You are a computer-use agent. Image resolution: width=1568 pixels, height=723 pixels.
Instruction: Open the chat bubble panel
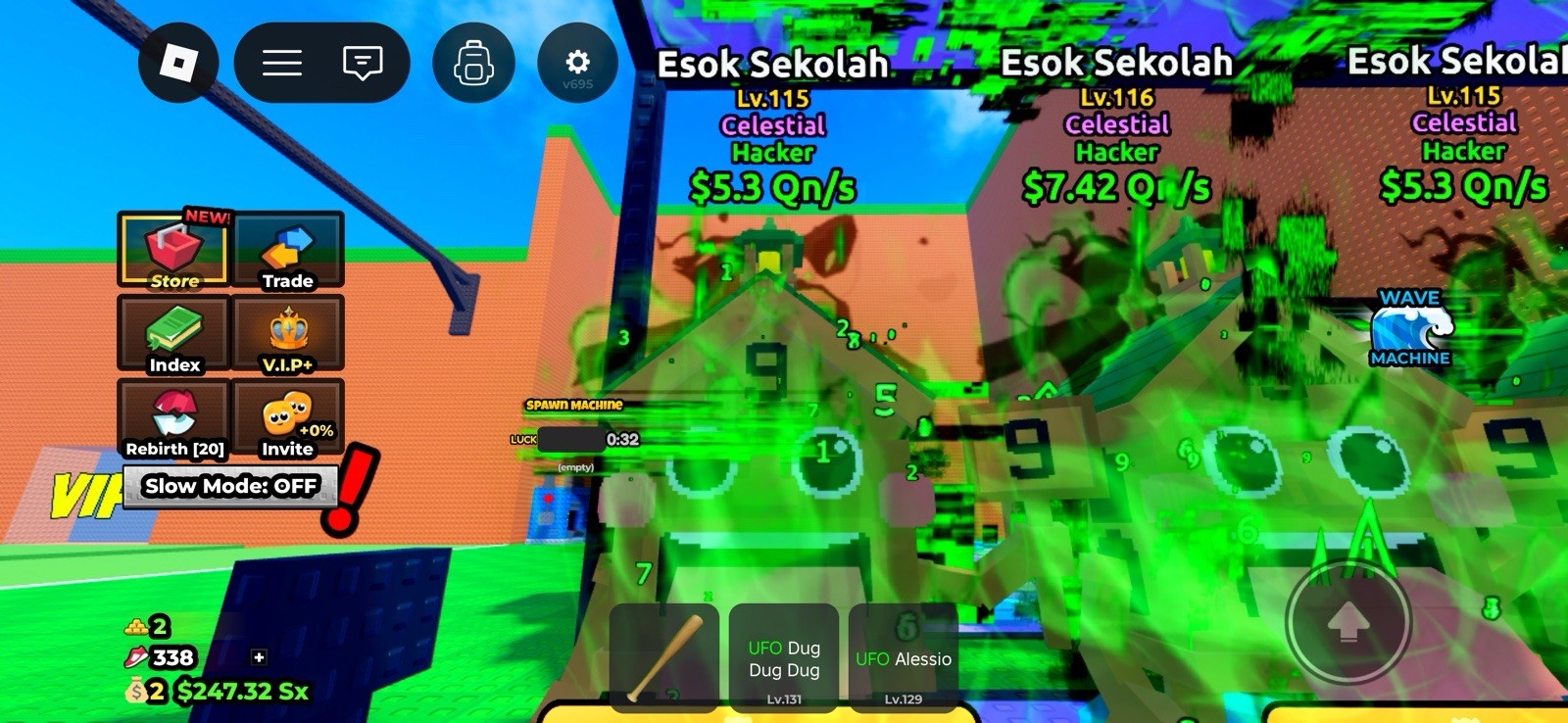tap(363, 62)
